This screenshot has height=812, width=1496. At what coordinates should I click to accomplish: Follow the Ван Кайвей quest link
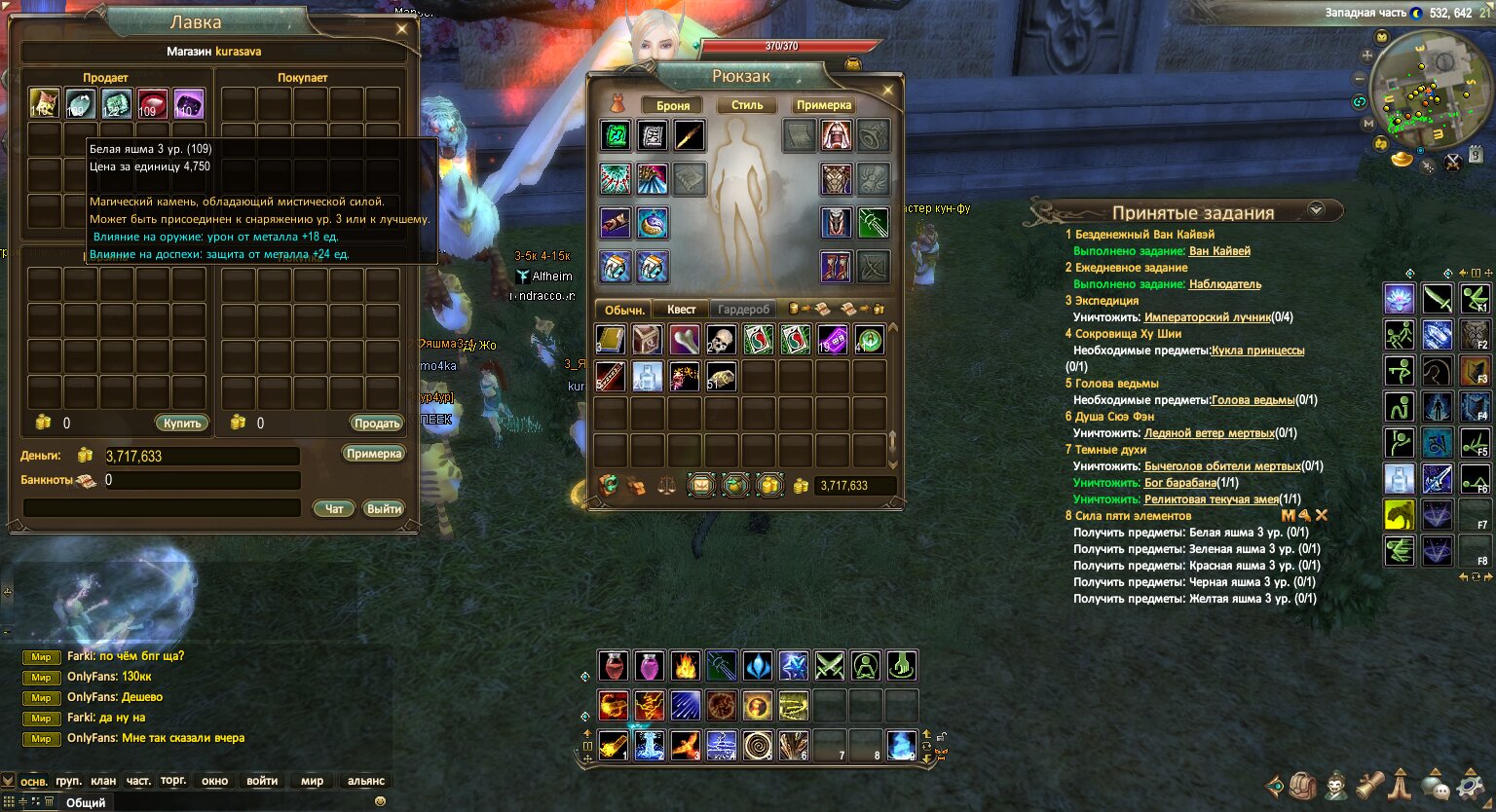(1219, 251)
